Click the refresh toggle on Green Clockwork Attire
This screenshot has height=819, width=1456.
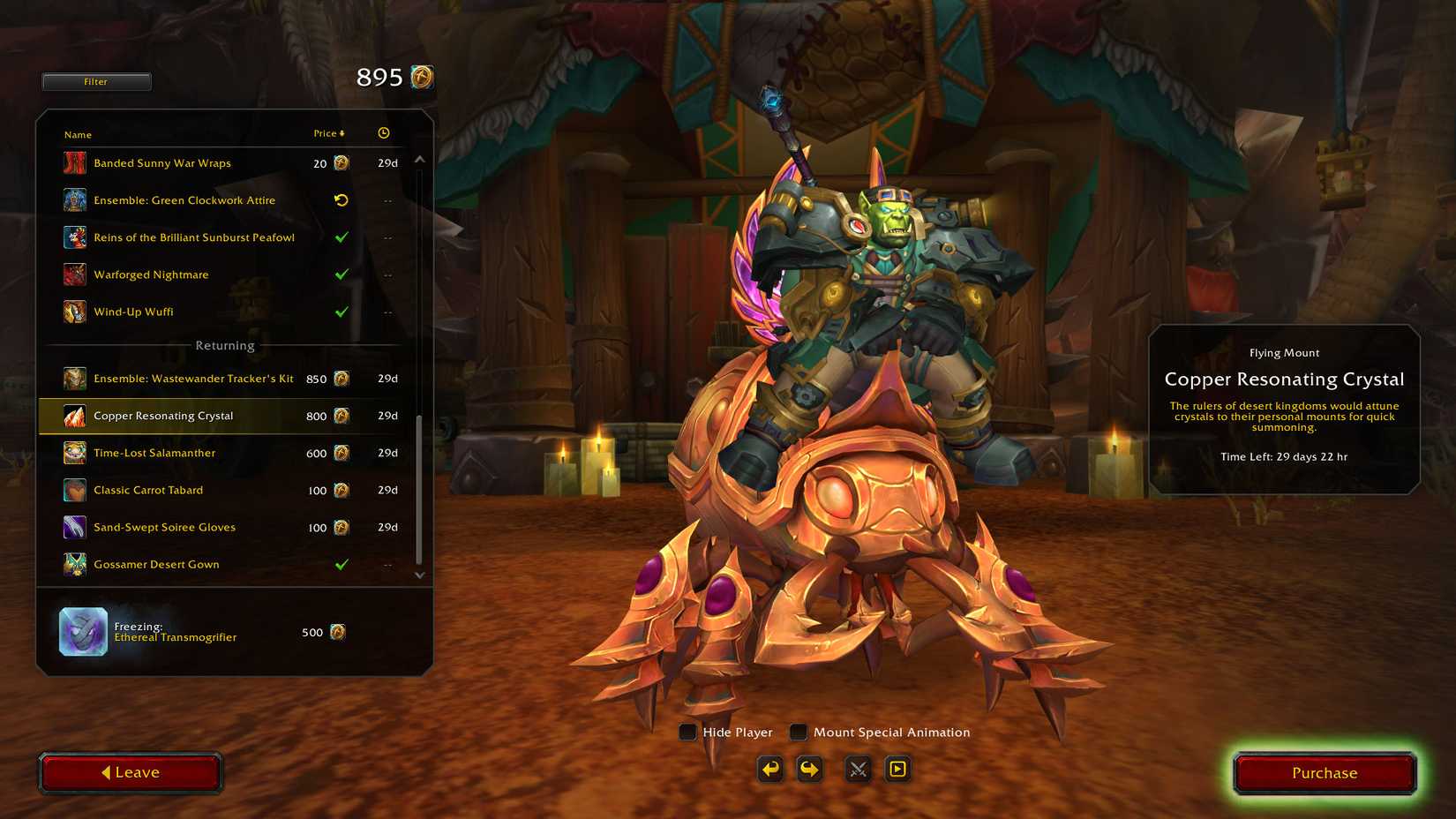coord(342,200)
